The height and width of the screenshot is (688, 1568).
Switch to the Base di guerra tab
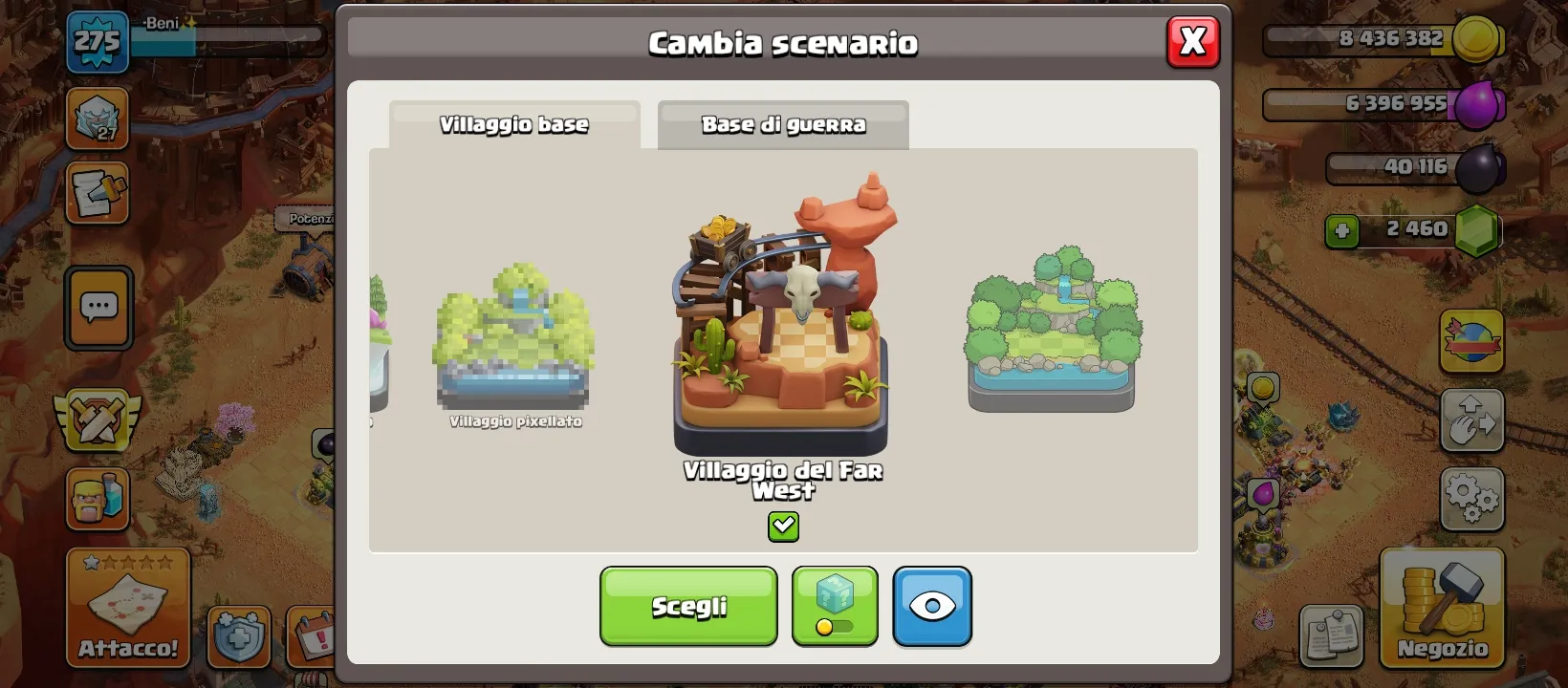point(783,123)
